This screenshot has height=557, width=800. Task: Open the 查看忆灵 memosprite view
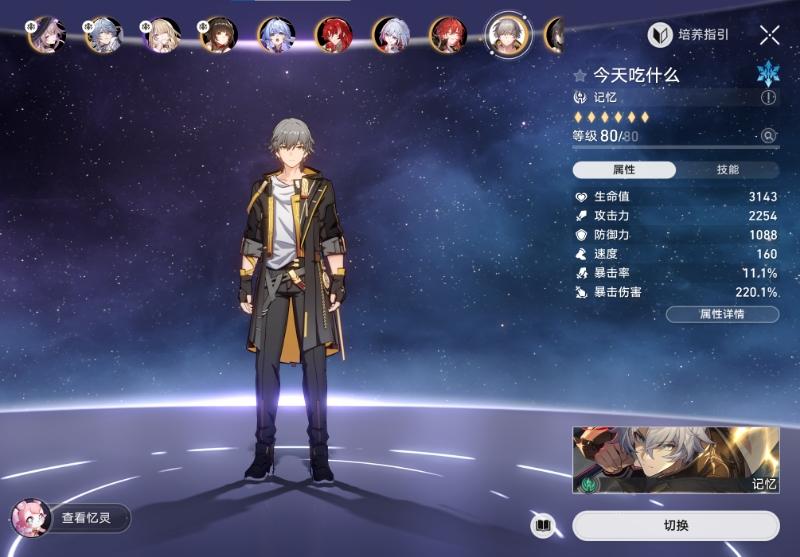[x=72, y=518]
